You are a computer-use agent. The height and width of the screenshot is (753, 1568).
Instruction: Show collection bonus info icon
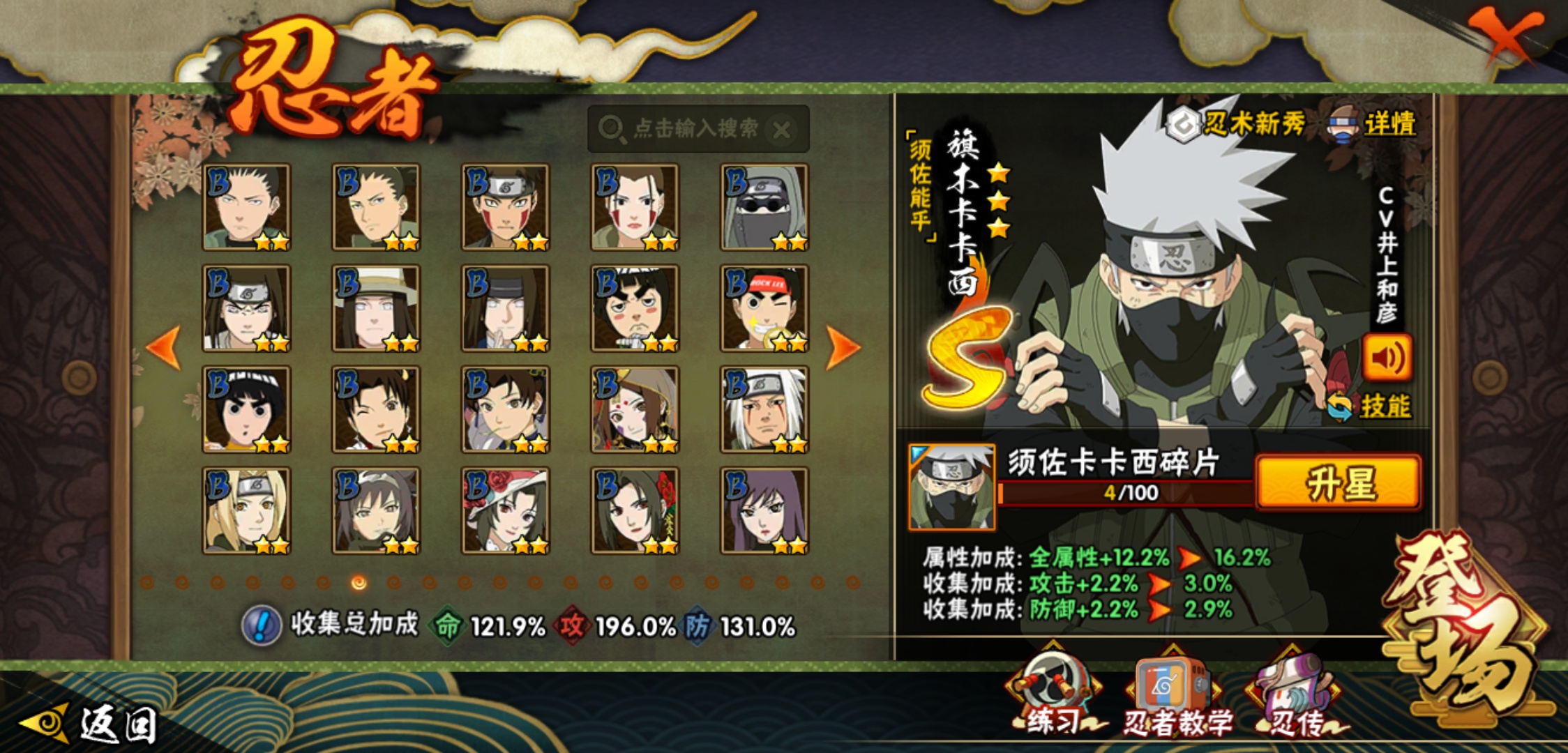click(x=261, y=625)
